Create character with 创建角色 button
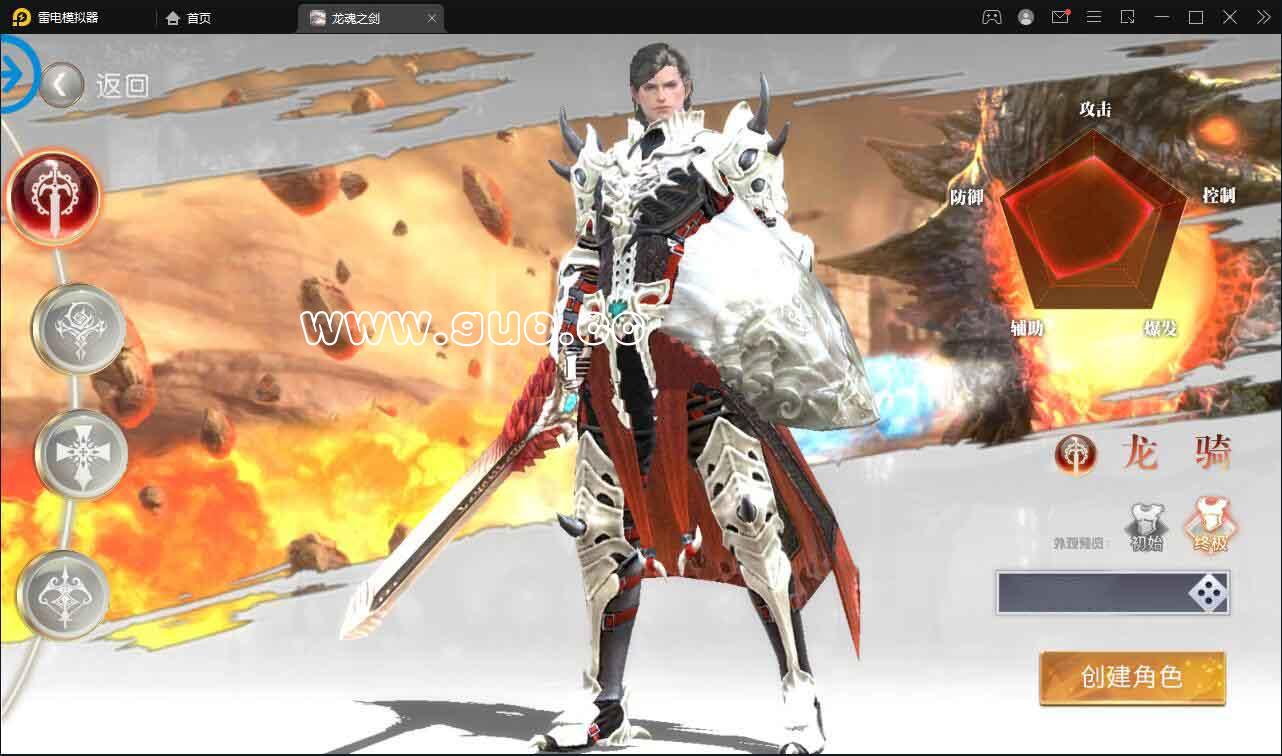 coord(1132,678)
